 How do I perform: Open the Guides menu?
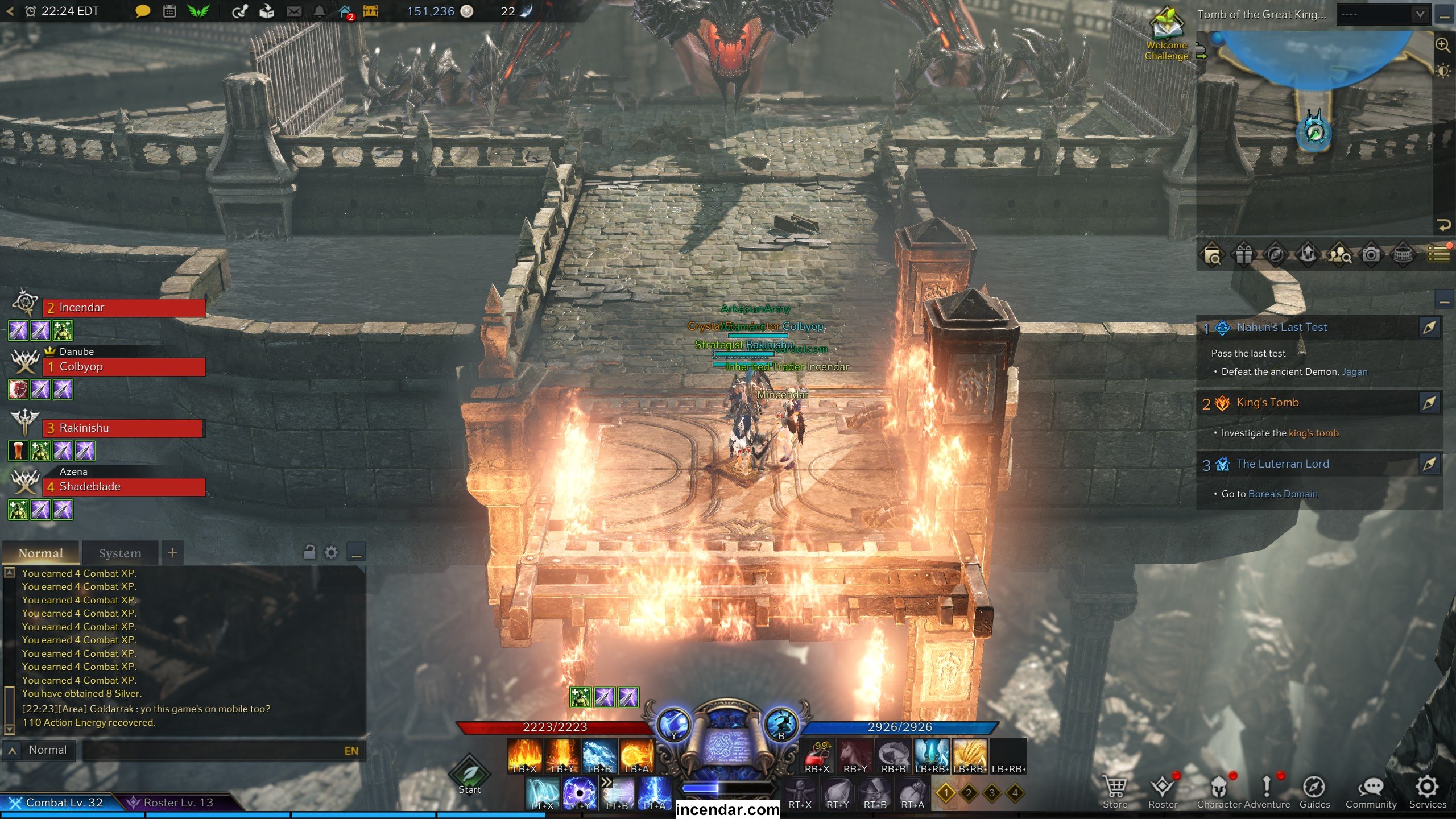tap(1314, 792)
